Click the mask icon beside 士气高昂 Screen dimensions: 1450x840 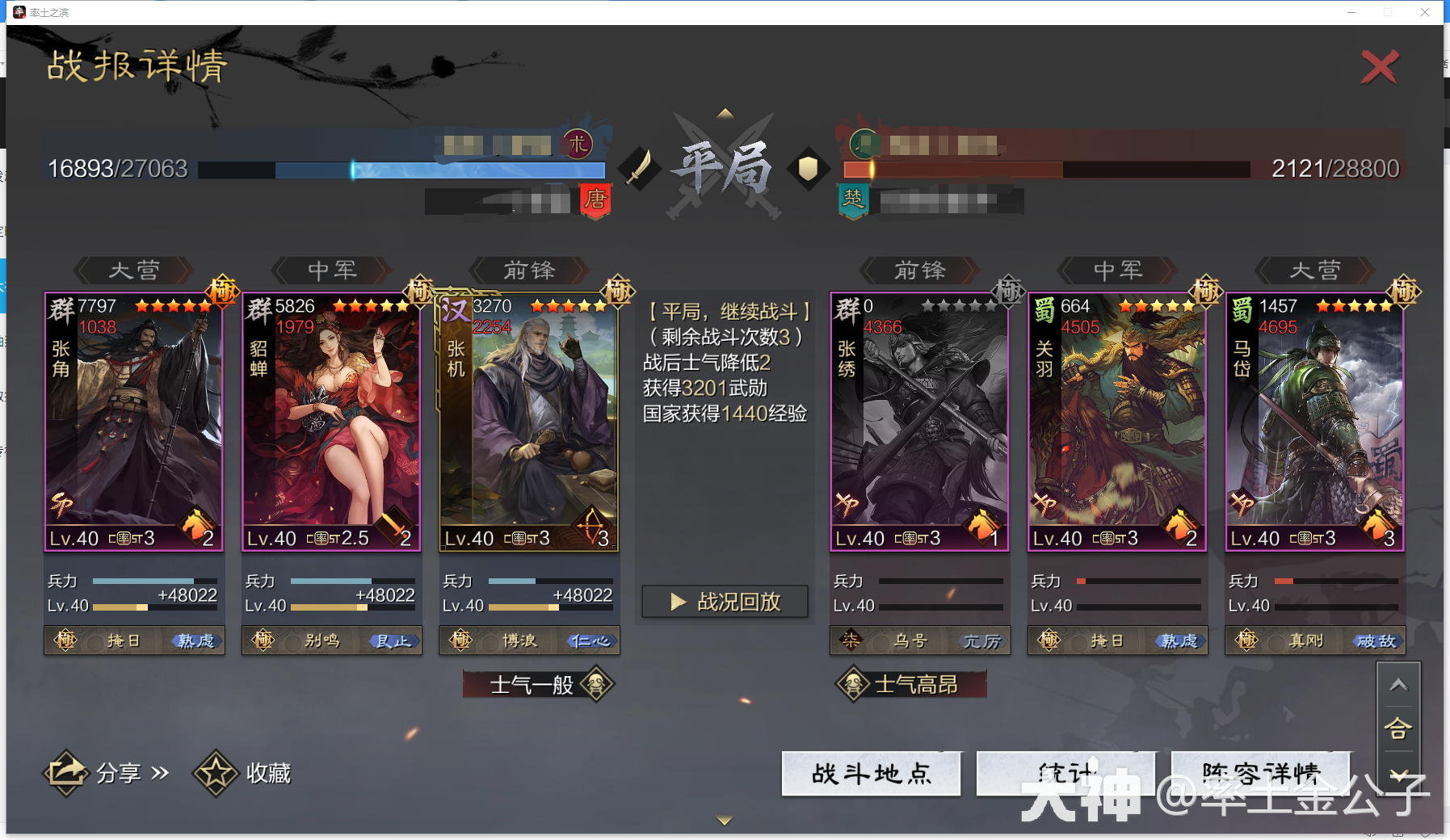(x=853, y=683)
